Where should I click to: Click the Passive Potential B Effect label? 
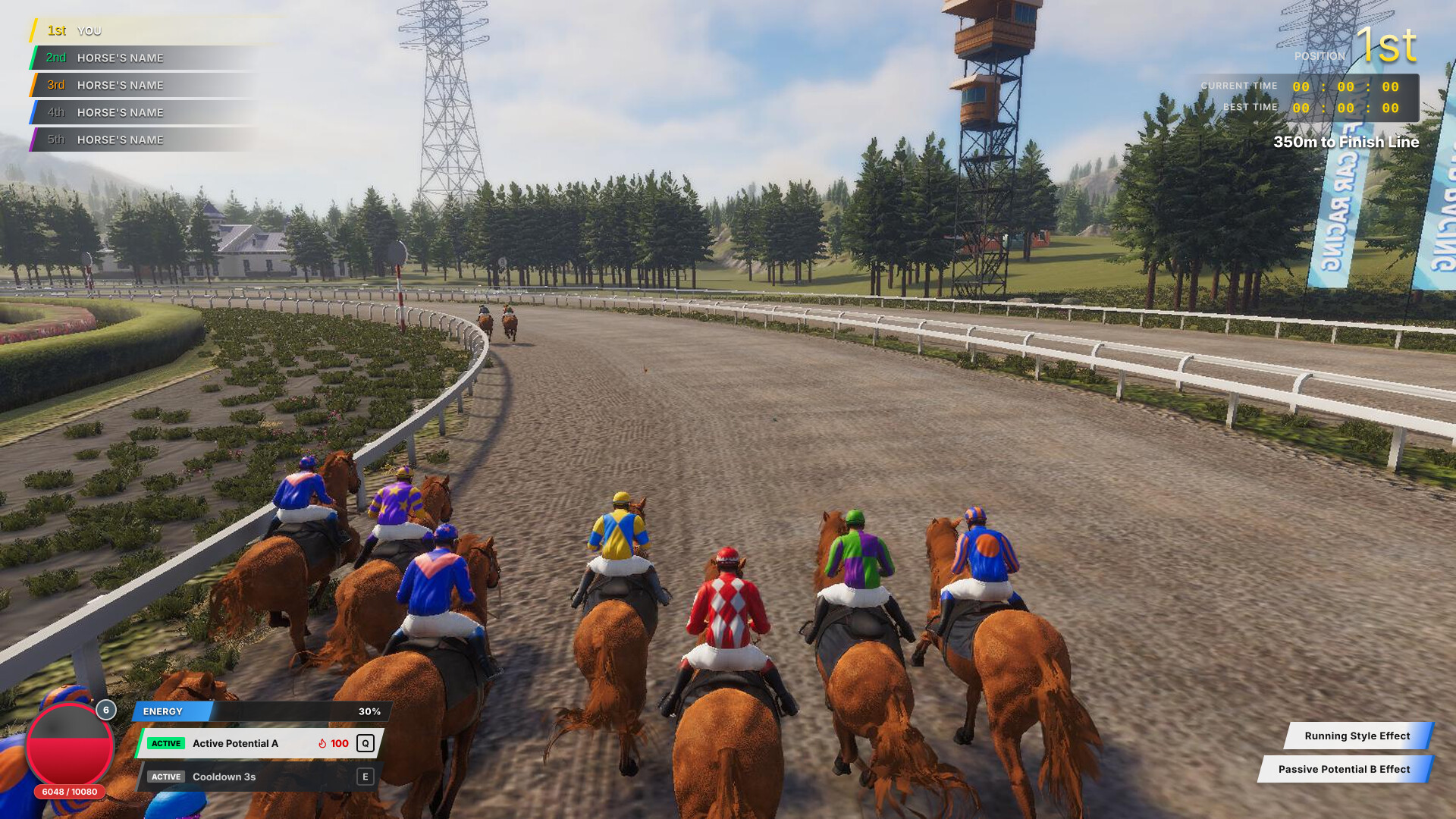click(x=1346, y=769)
